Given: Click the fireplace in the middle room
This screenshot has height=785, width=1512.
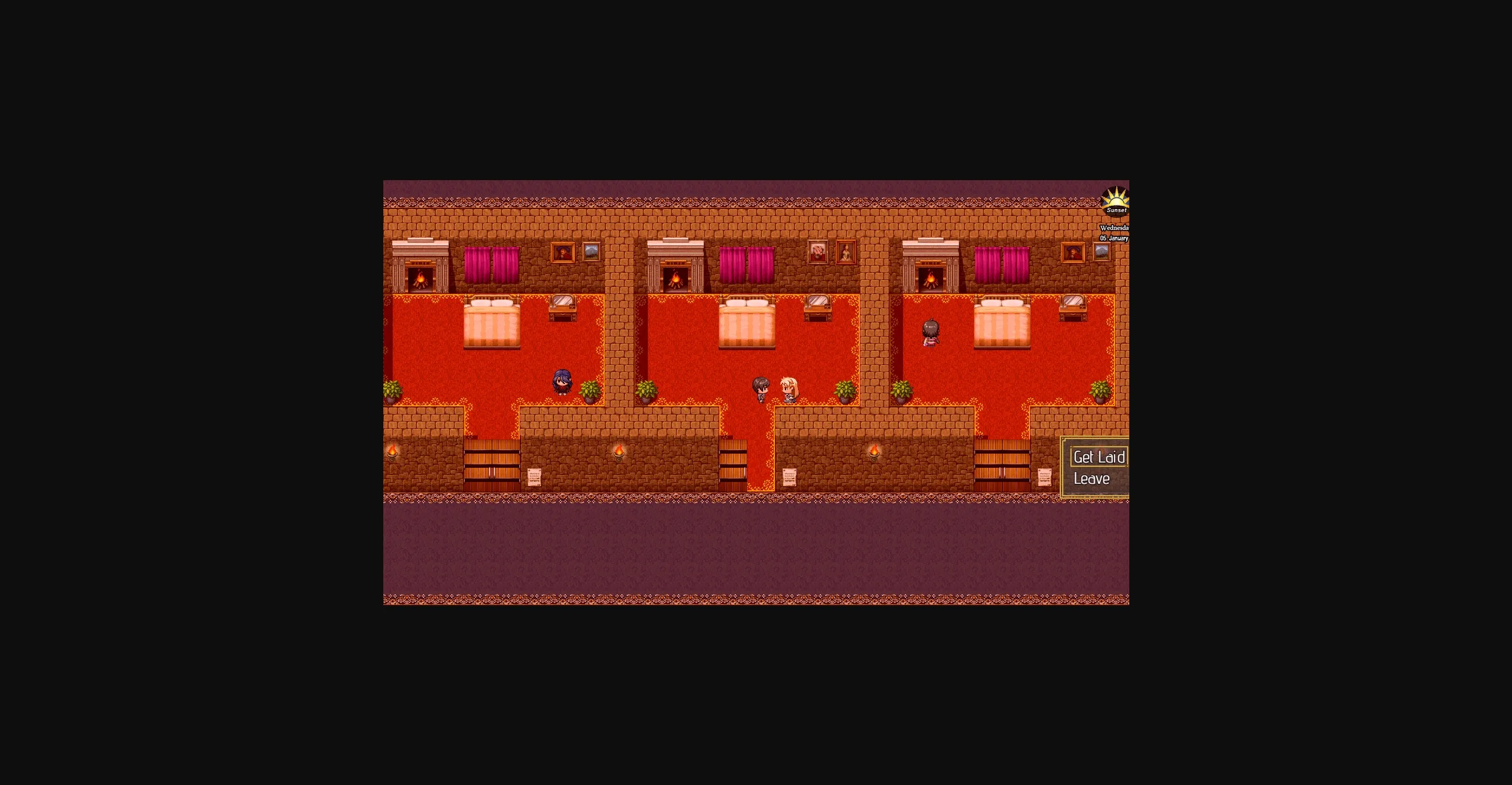Looking at the screenshot, I should (x=675, y=278).
